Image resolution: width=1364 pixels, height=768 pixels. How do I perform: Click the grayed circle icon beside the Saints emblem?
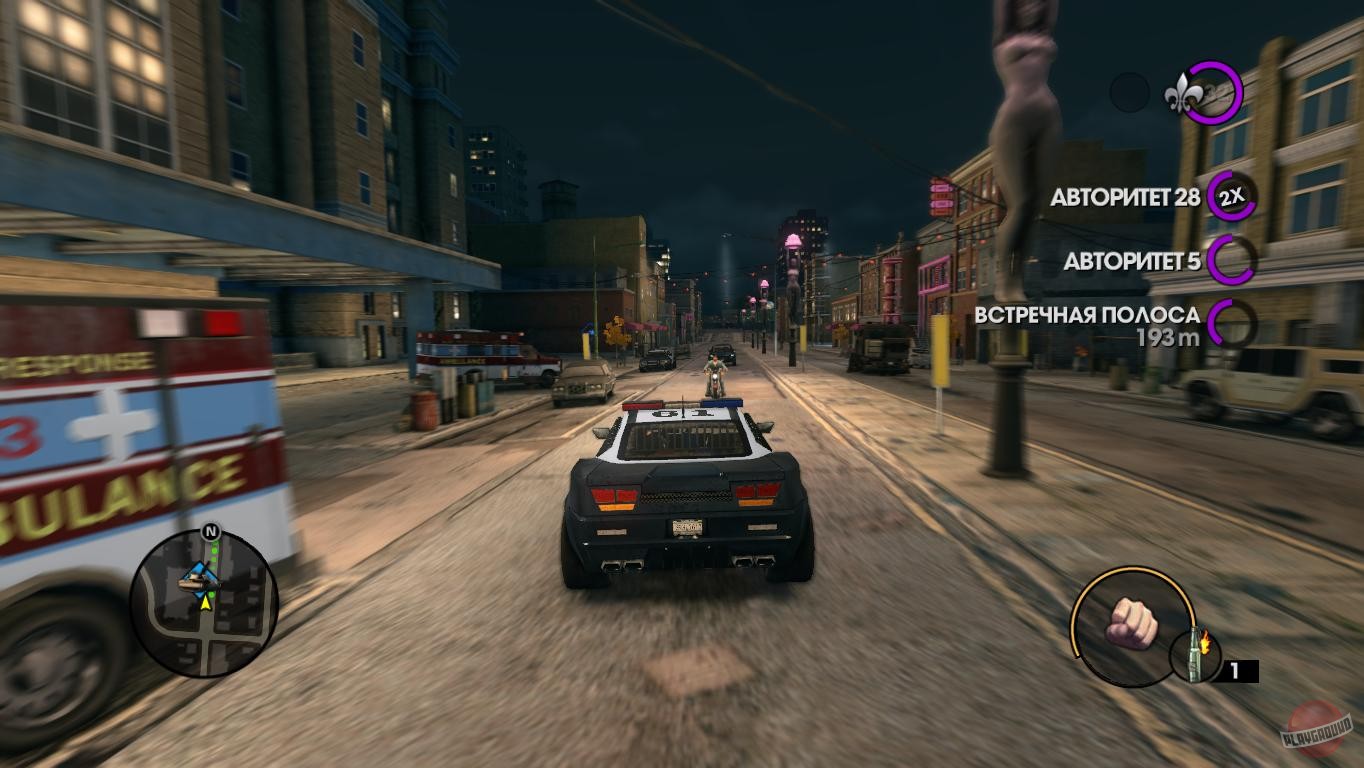click(1131, 92)
